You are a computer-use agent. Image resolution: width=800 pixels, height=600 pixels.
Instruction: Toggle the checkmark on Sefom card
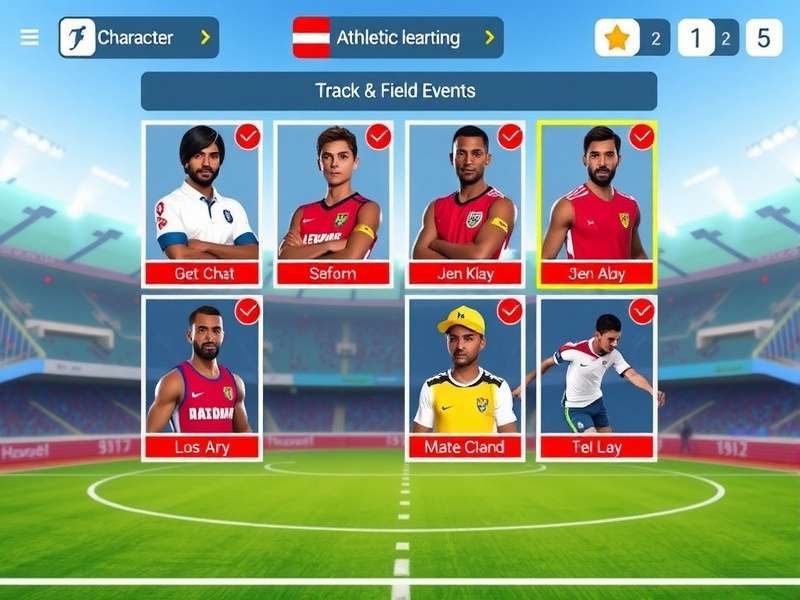tap(378, 137)
